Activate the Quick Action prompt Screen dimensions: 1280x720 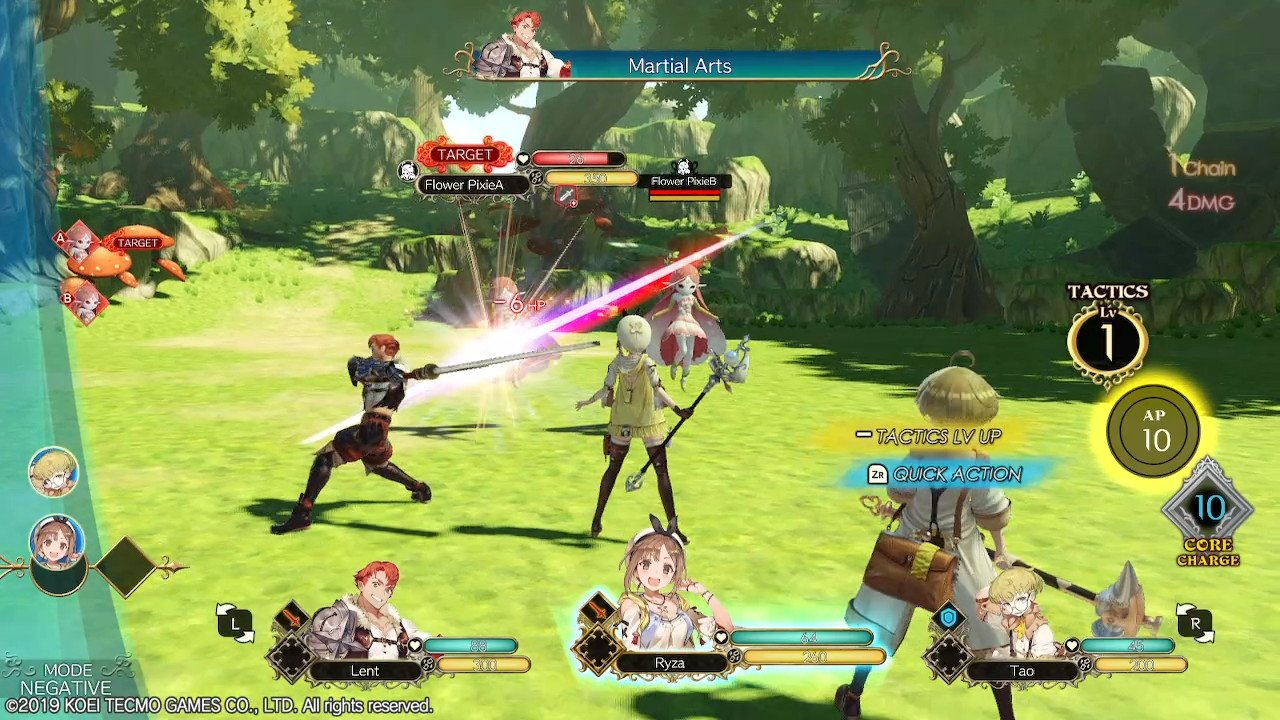(945, 474)
